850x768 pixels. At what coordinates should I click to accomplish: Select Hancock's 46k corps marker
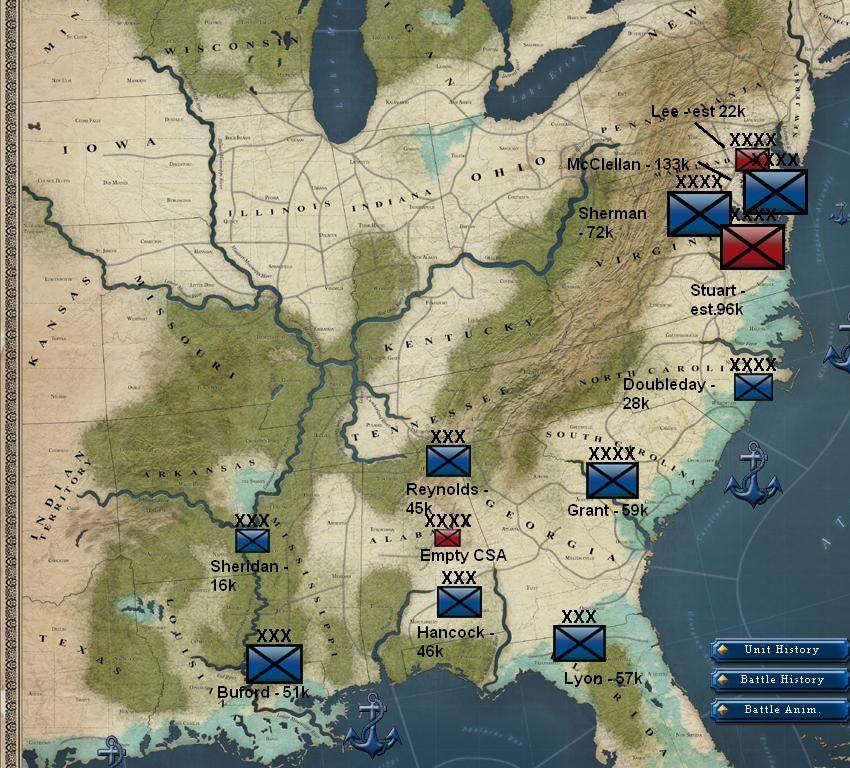pyautogui.click(x=459, y=602)
